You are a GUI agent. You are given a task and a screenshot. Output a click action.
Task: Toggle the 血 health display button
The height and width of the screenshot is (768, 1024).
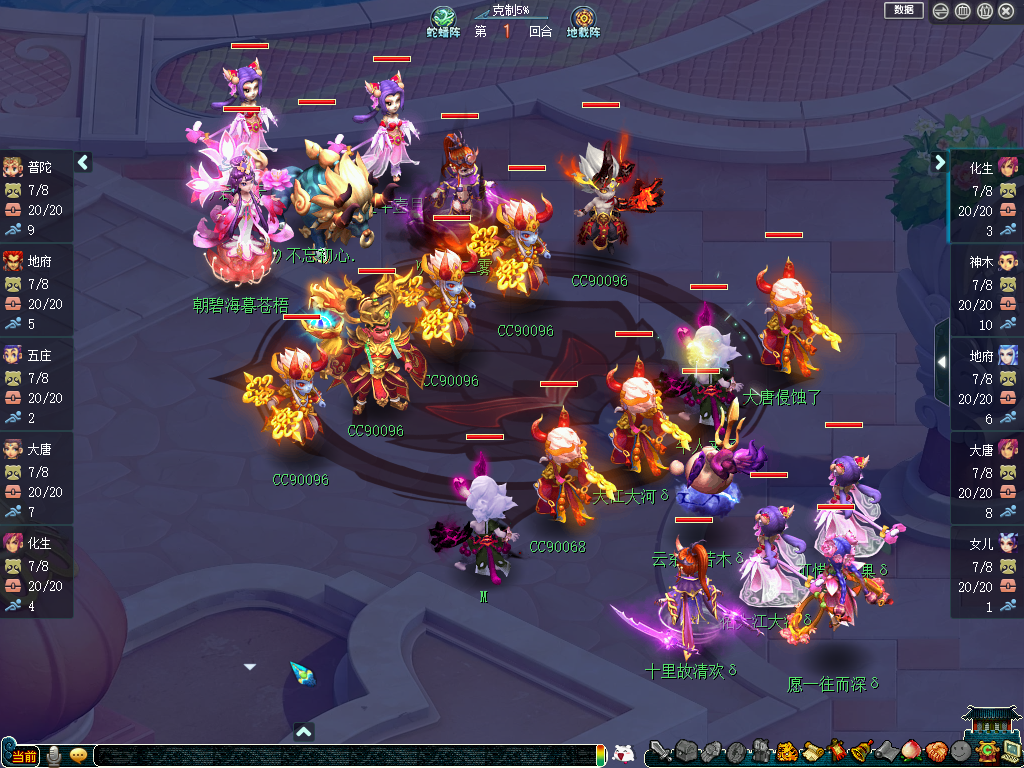tap(963, 11)
